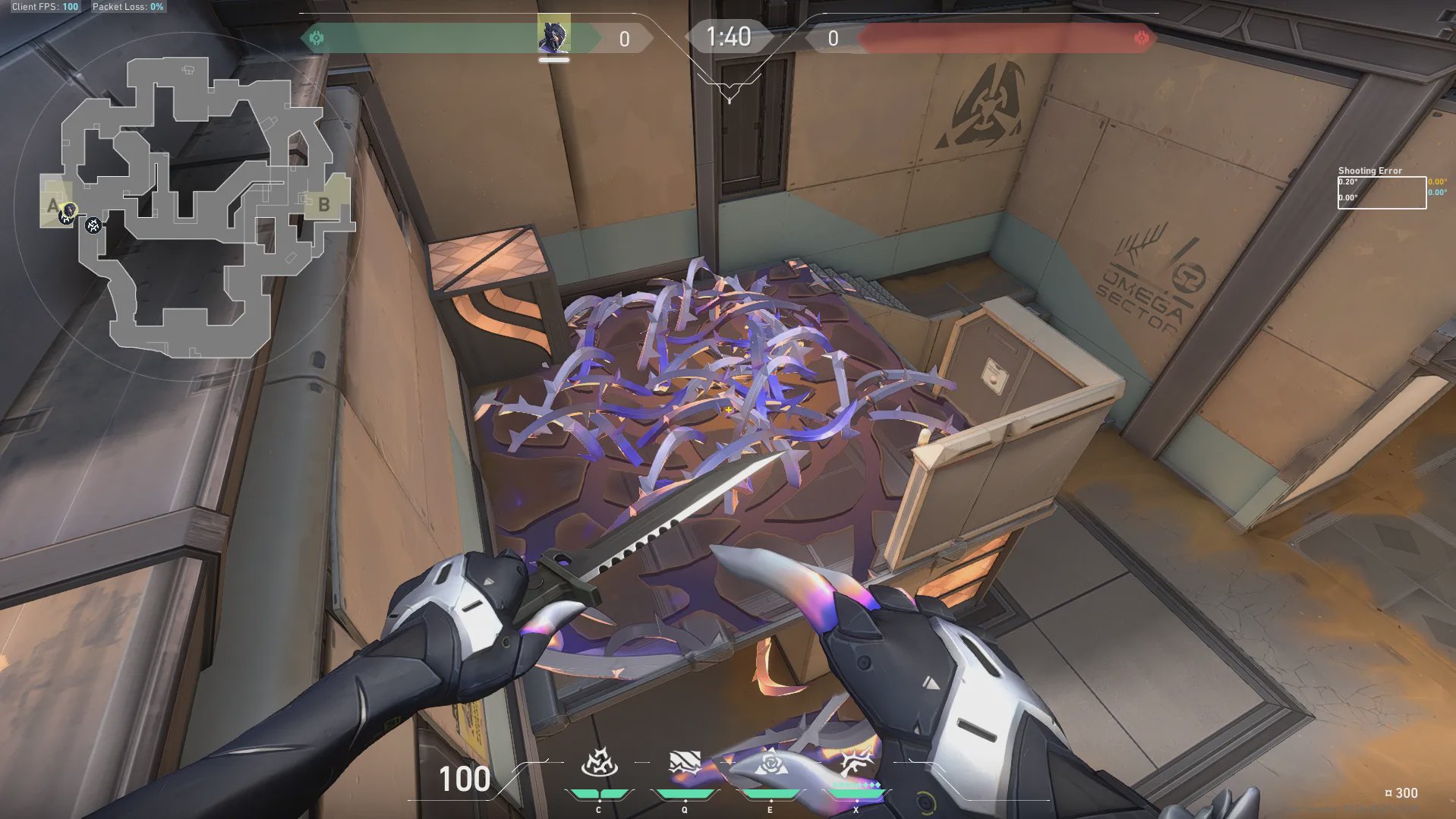The width and height of the screenshot is (1456, 819).
Task: Click the Shooting Error graph box
Action: [1382, 193]
